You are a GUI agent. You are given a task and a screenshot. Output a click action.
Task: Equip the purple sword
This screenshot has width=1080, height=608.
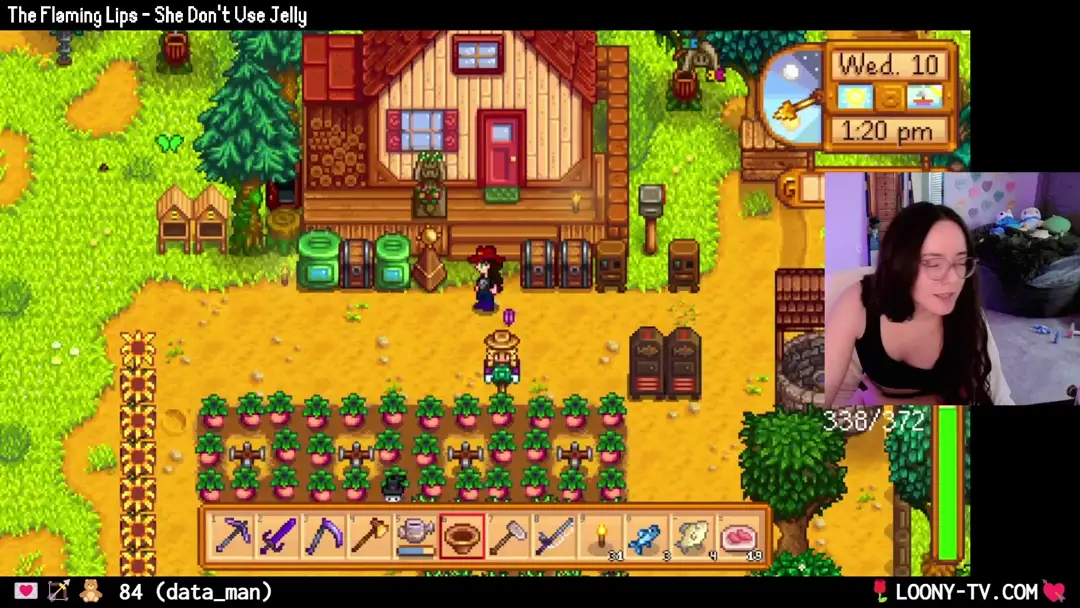[x=278, y=537]
